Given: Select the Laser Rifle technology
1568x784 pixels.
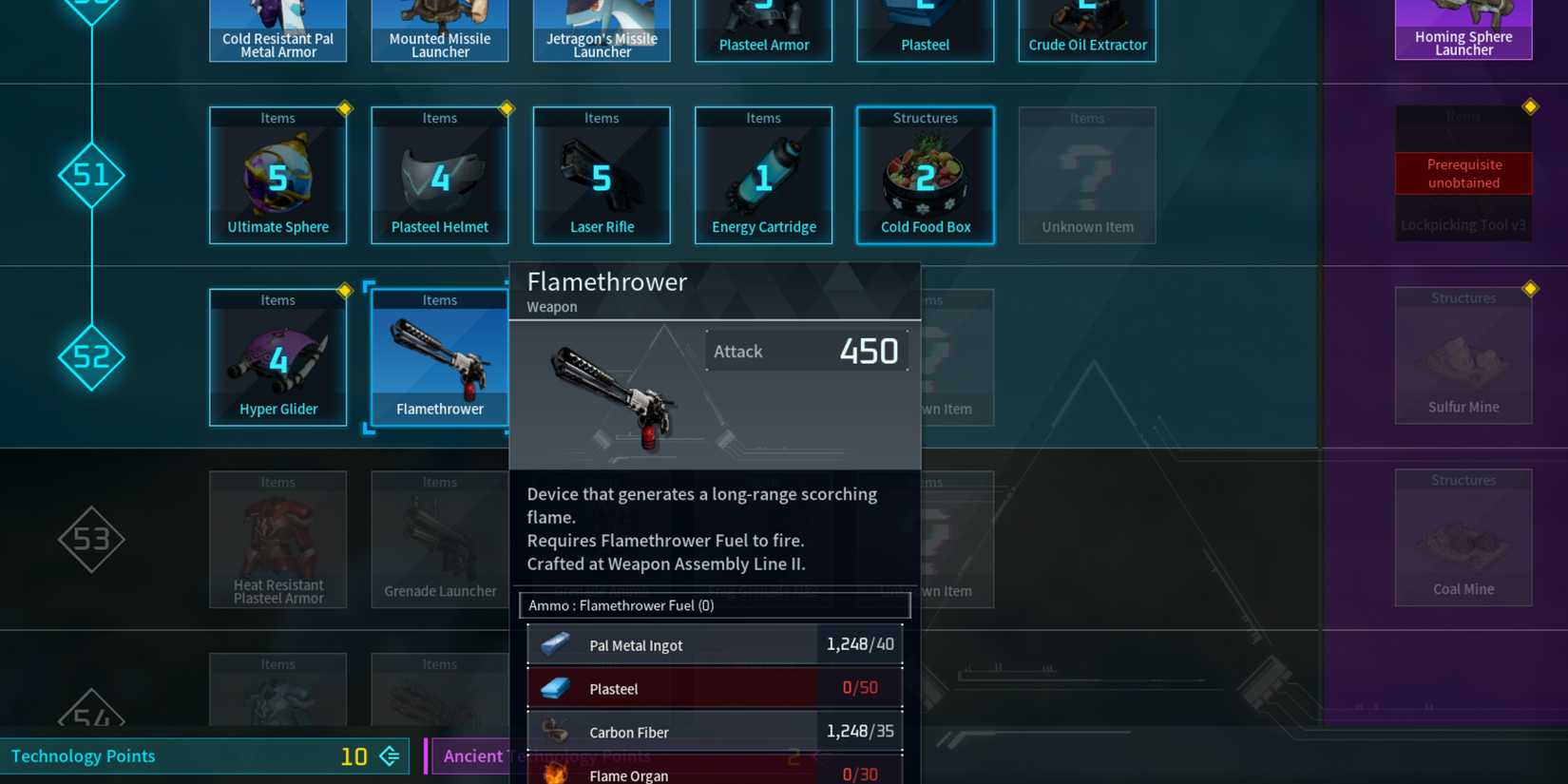Looking at the screenshot, I should click(x=602, y=175).
